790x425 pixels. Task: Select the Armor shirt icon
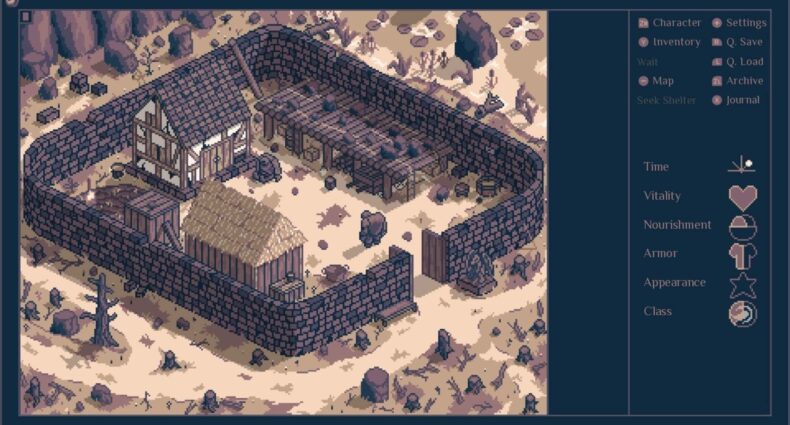coord(742,255)
